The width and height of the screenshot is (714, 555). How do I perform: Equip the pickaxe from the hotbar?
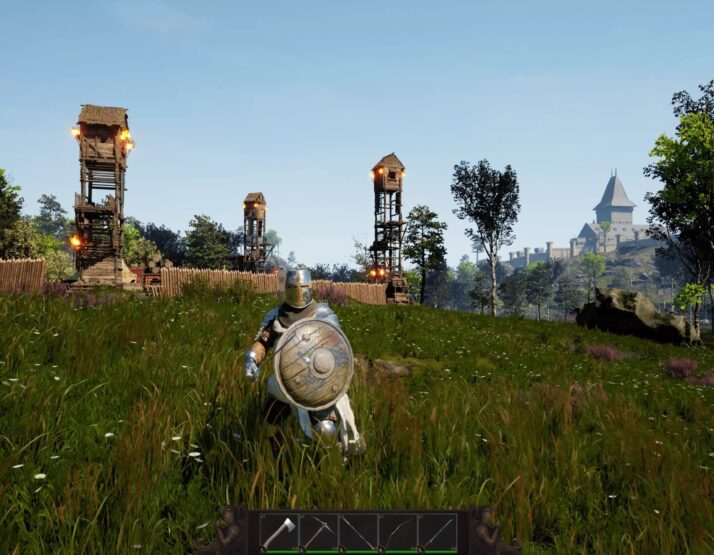tap(318, 532)
